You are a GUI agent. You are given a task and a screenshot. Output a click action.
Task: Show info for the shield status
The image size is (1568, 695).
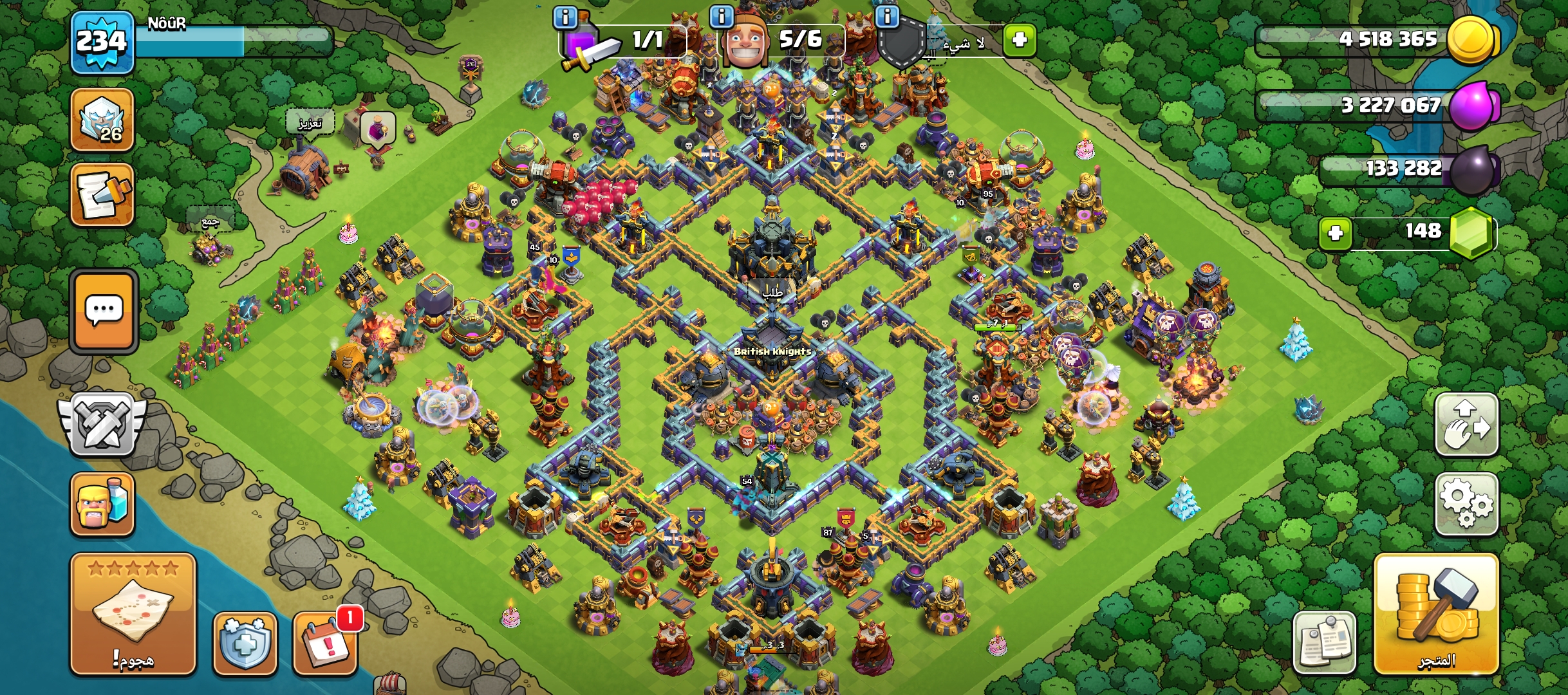click(x=888, y=17)
